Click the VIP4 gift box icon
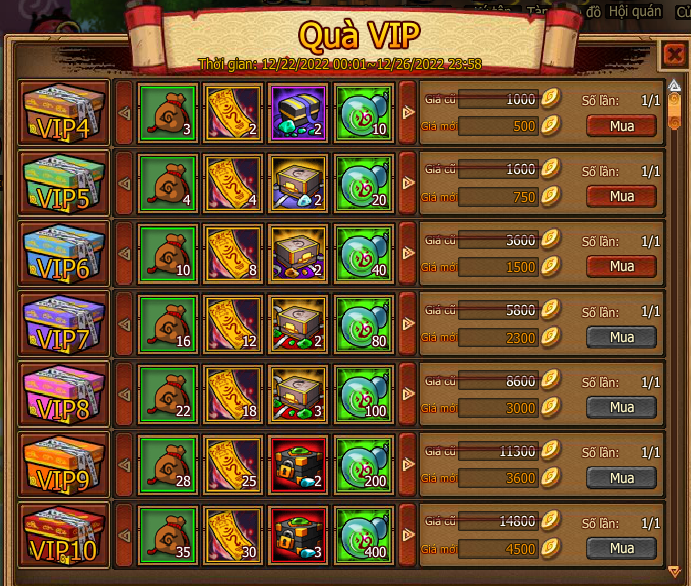The image size is (691, 586). pyautogui.click(x=64, y=113)
